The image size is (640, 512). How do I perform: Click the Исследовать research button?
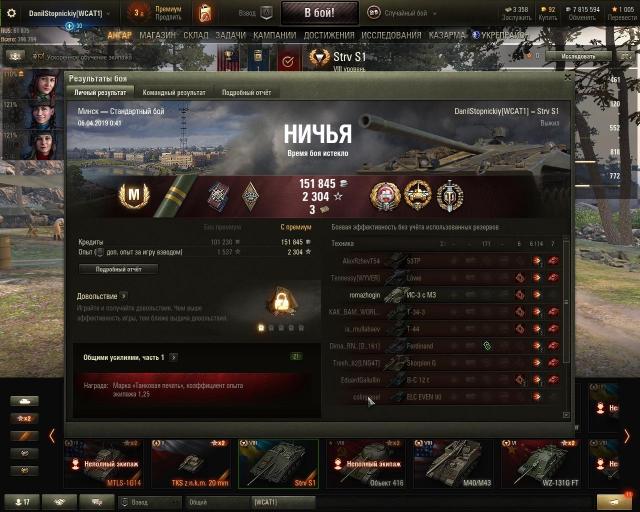tap(581, 56)
